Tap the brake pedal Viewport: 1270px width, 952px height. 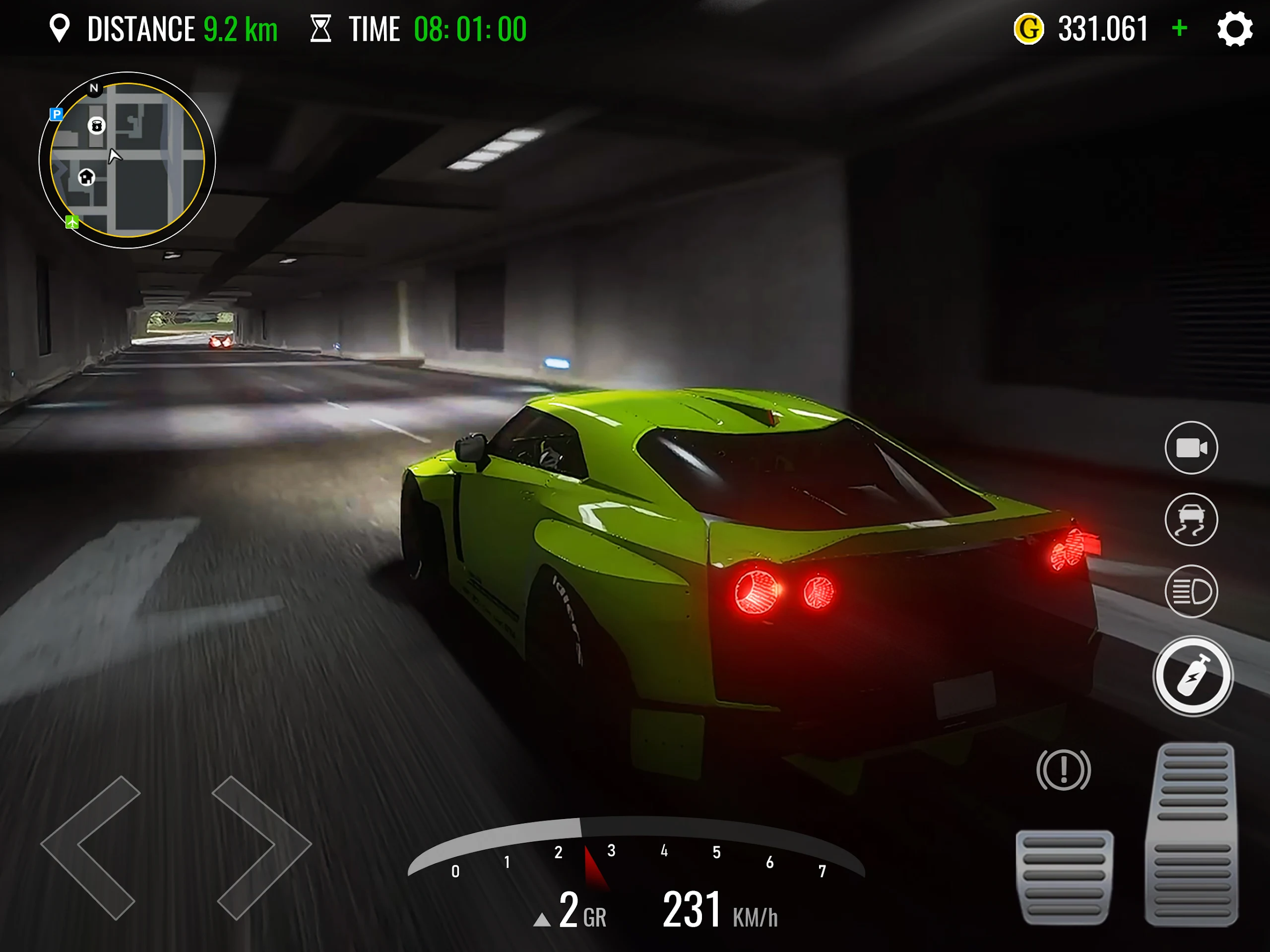click(1065, 876)
